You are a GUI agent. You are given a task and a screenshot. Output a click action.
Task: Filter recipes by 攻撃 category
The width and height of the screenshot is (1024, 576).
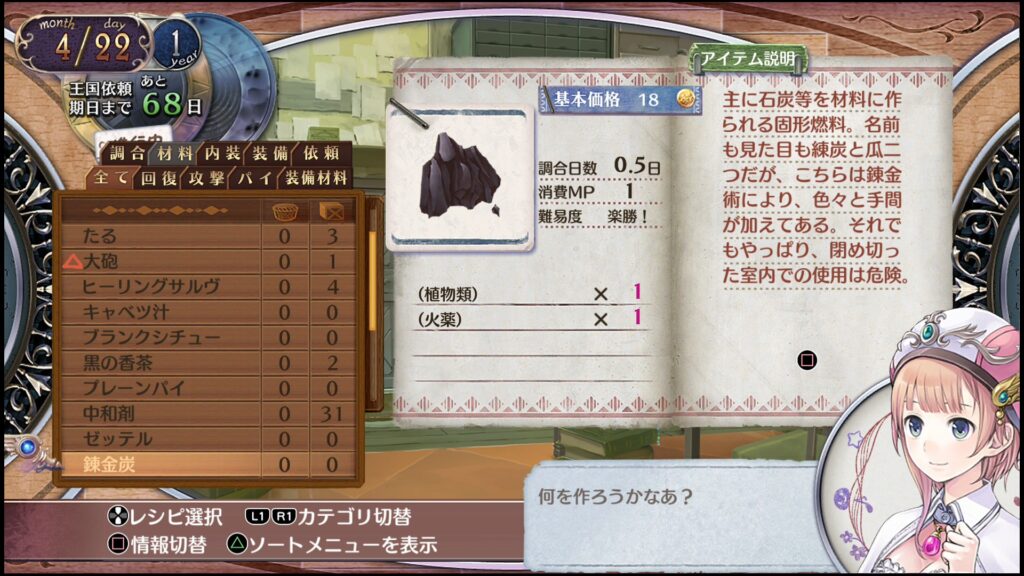[x=205, y=179]
